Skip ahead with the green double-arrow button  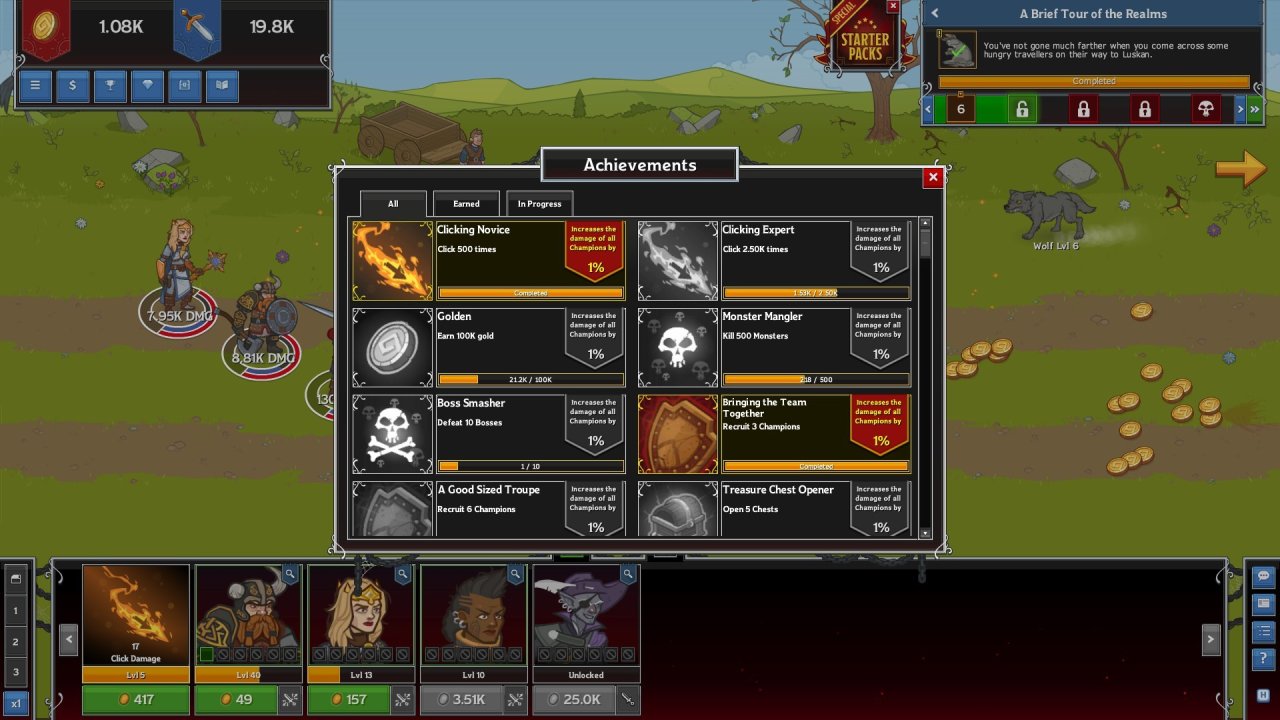[1254, 109]
